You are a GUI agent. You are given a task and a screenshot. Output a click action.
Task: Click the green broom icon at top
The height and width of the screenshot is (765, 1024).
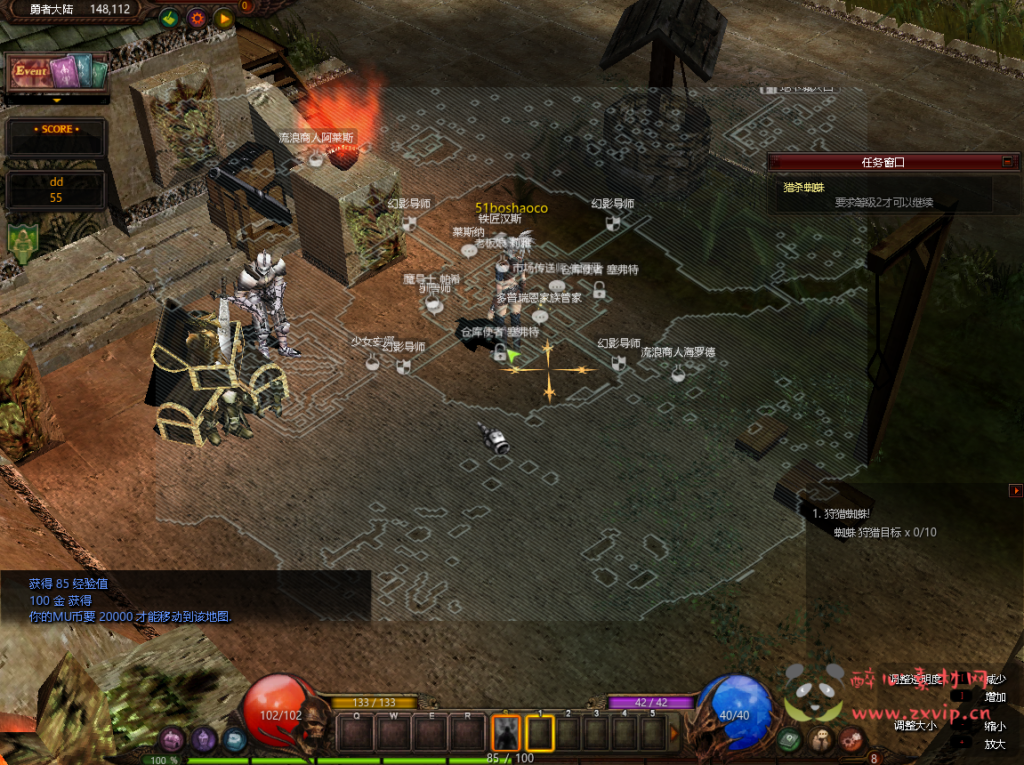(x=170, y=18)
